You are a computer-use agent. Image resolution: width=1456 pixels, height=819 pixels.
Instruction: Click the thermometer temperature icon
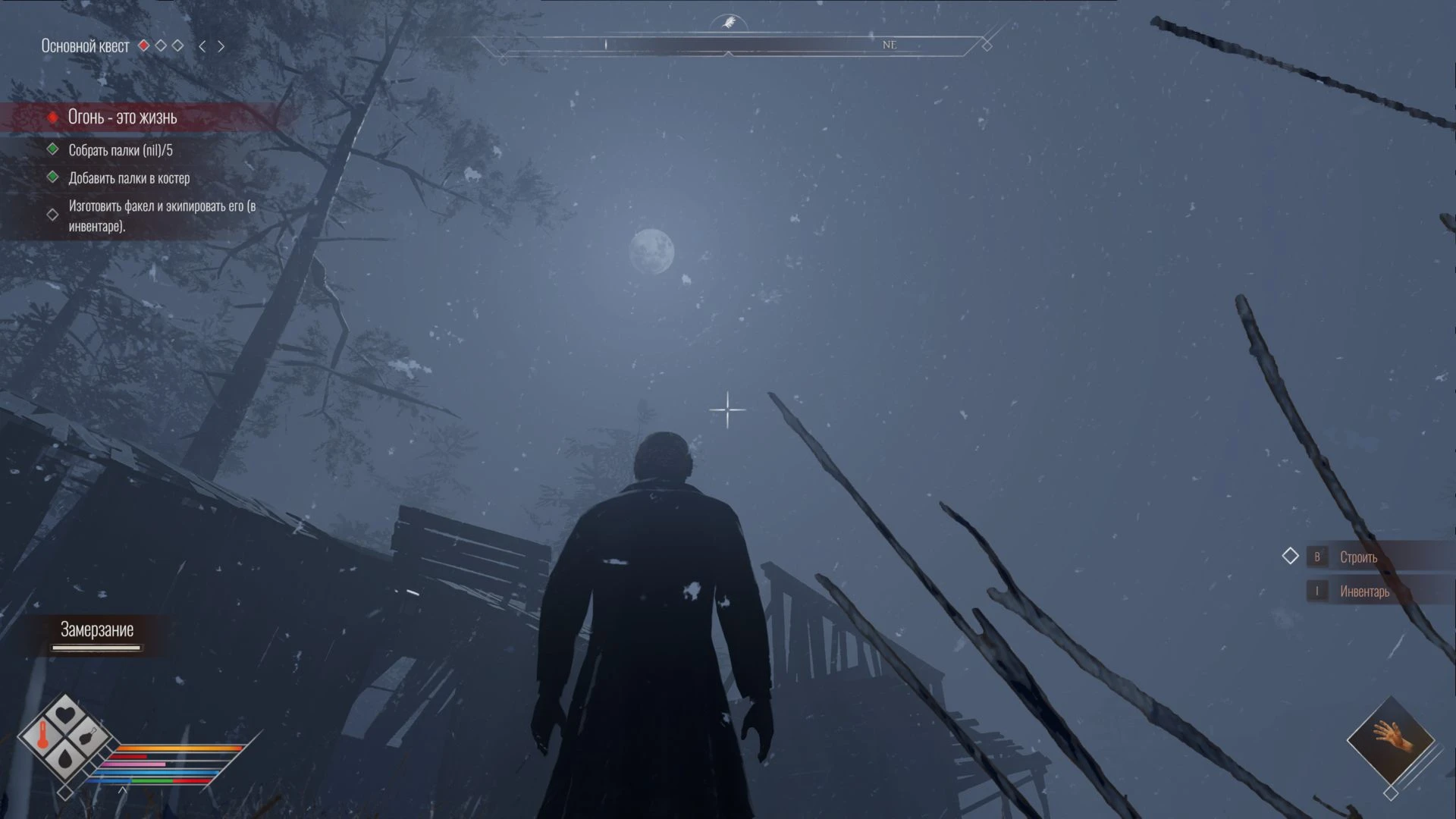click(42, 736)
